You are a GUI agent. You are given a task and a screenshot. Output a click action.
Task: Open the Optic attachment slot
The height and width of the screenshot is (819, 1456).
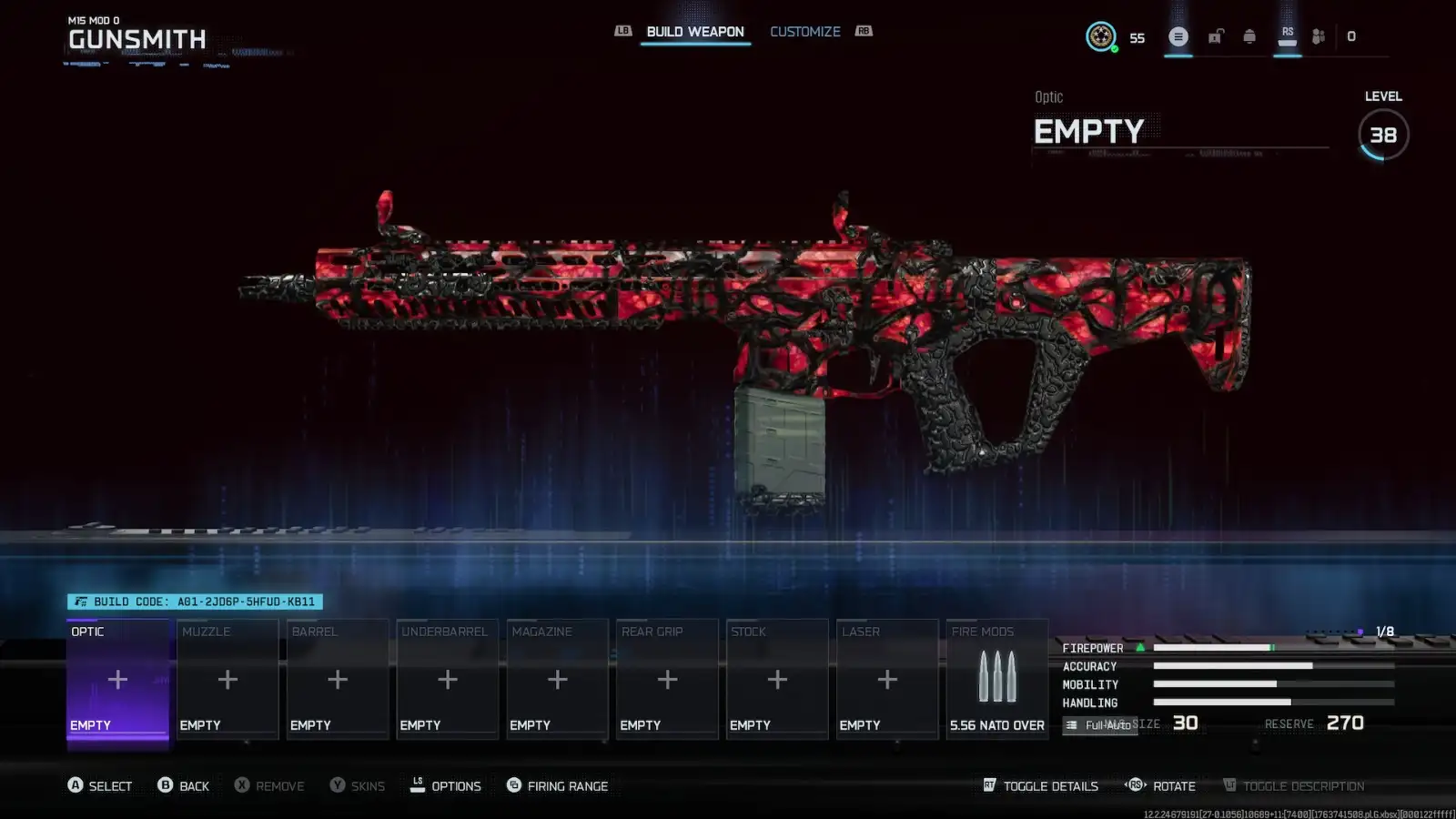[x=117, y=680]
